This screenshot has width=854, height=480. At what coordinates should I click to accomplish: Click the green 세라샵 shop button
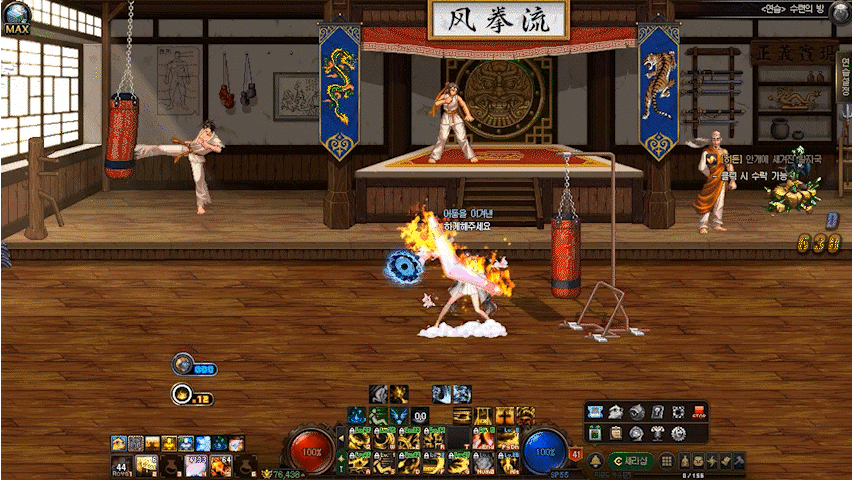[x=631, y=461]
